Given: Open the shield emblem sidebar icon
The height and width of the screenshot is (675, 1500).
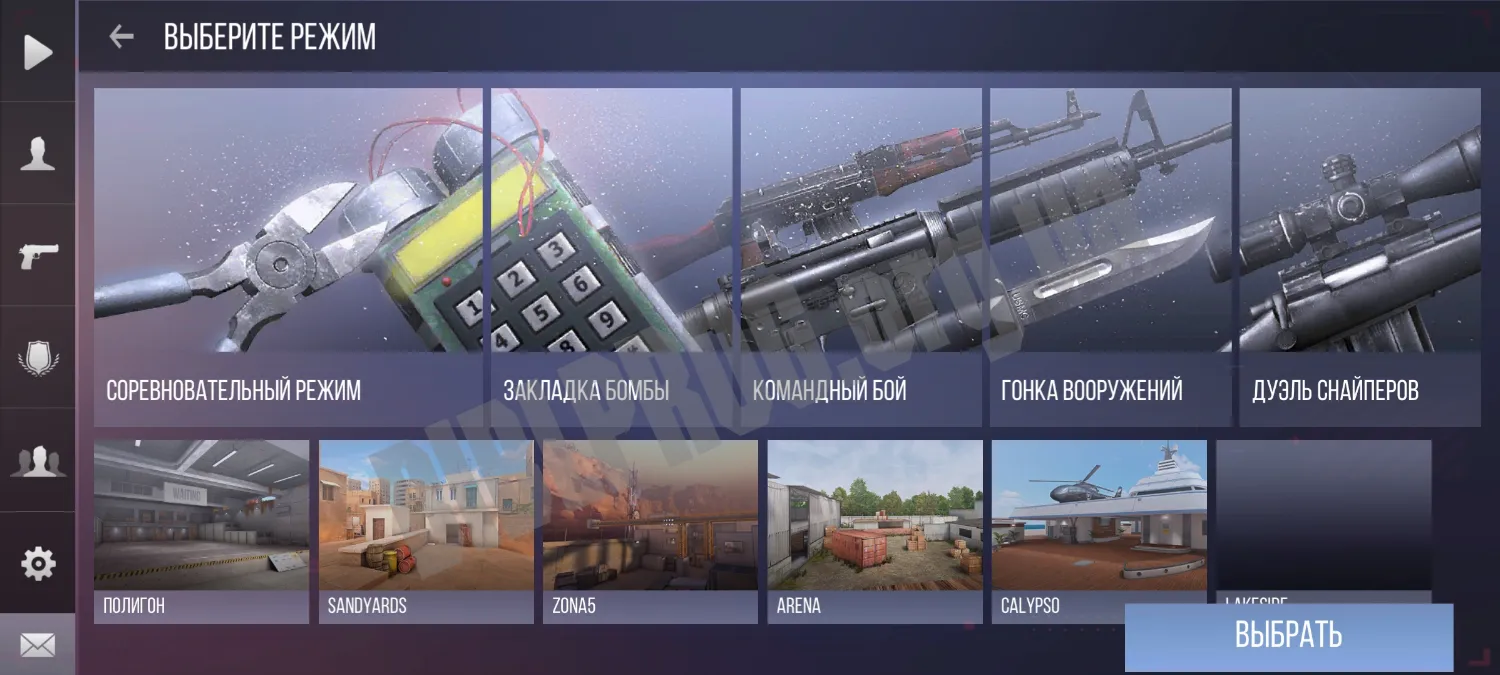Looking at the screenshot, I should coord(38,358).
